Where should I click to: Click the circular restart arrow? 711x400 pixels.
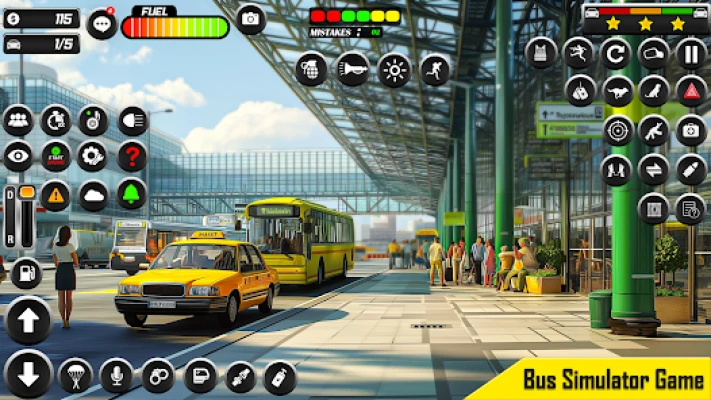tap(617, 52)
